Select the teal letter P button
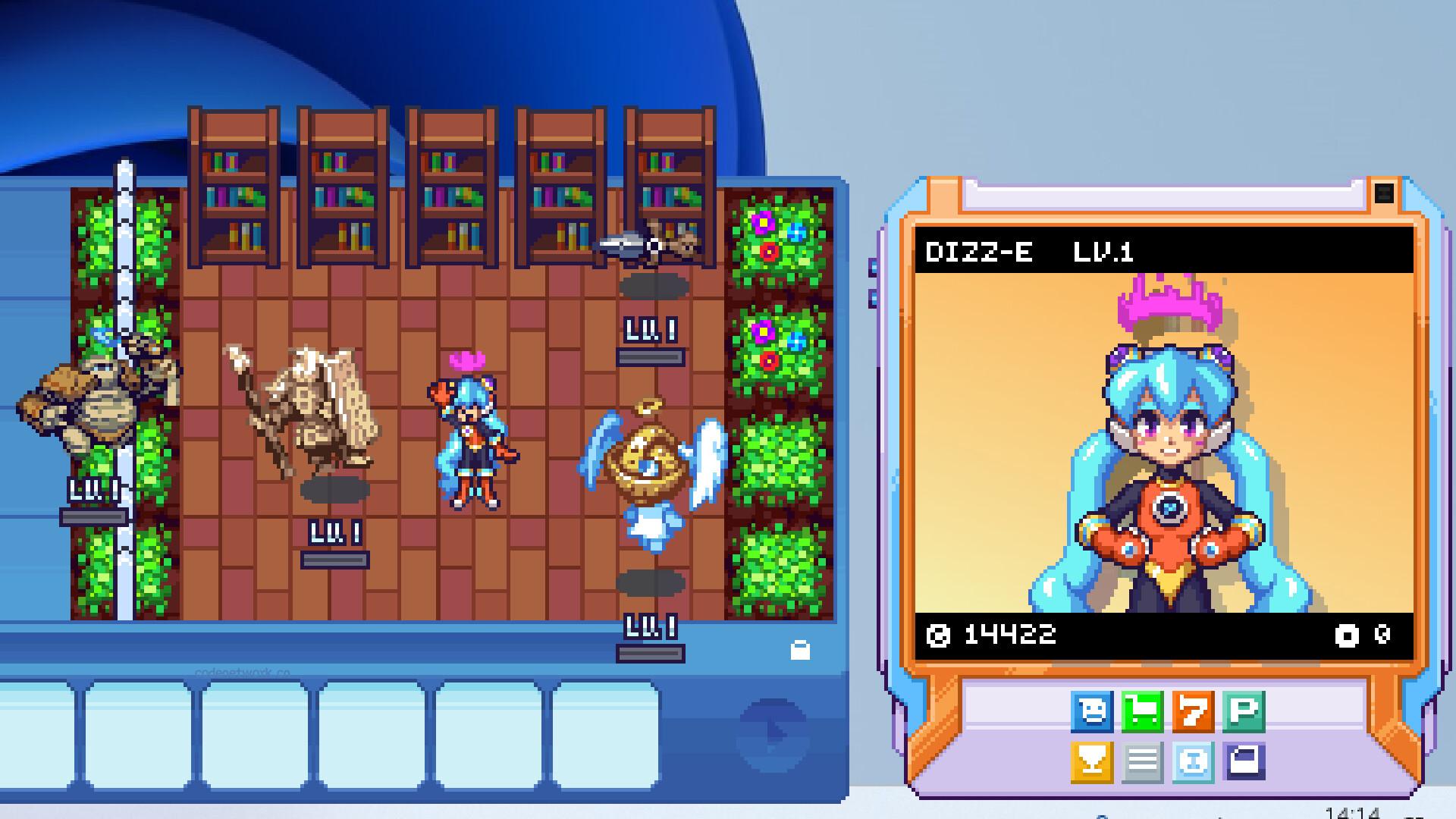The width and height of the screenshot is (1456, 819). click(1244, 711)
